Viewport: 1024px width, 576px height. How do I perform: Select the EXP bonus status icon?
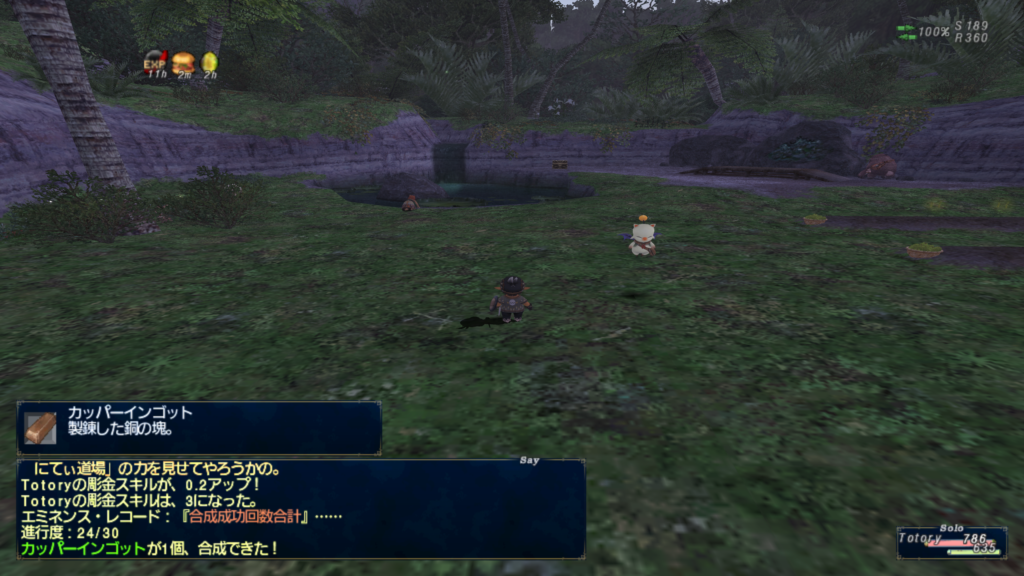155,62
